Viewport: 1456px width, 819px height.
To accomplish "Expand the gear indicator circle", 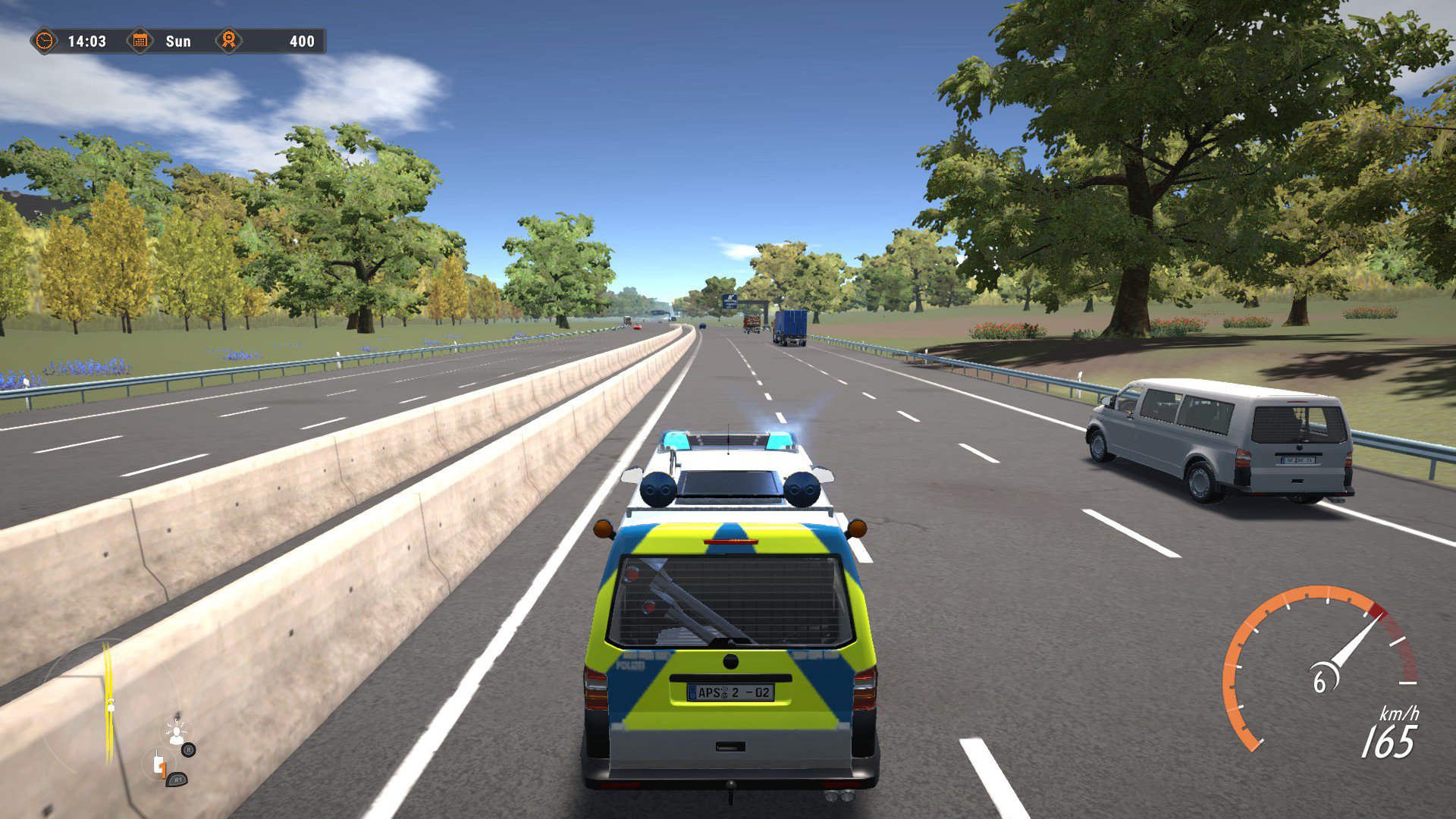I will 158,764.
